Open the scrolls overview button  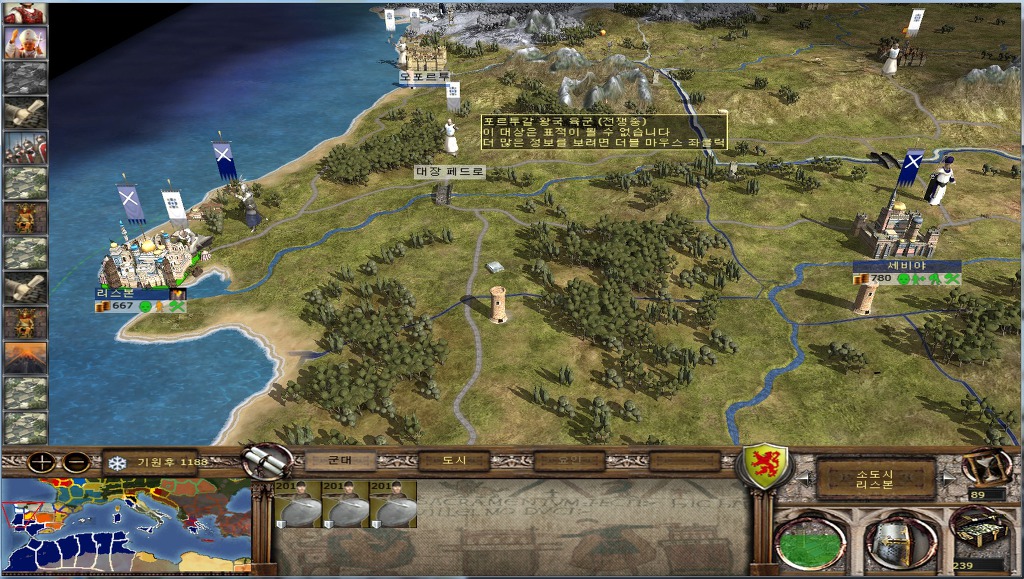(x=267, y=462)
